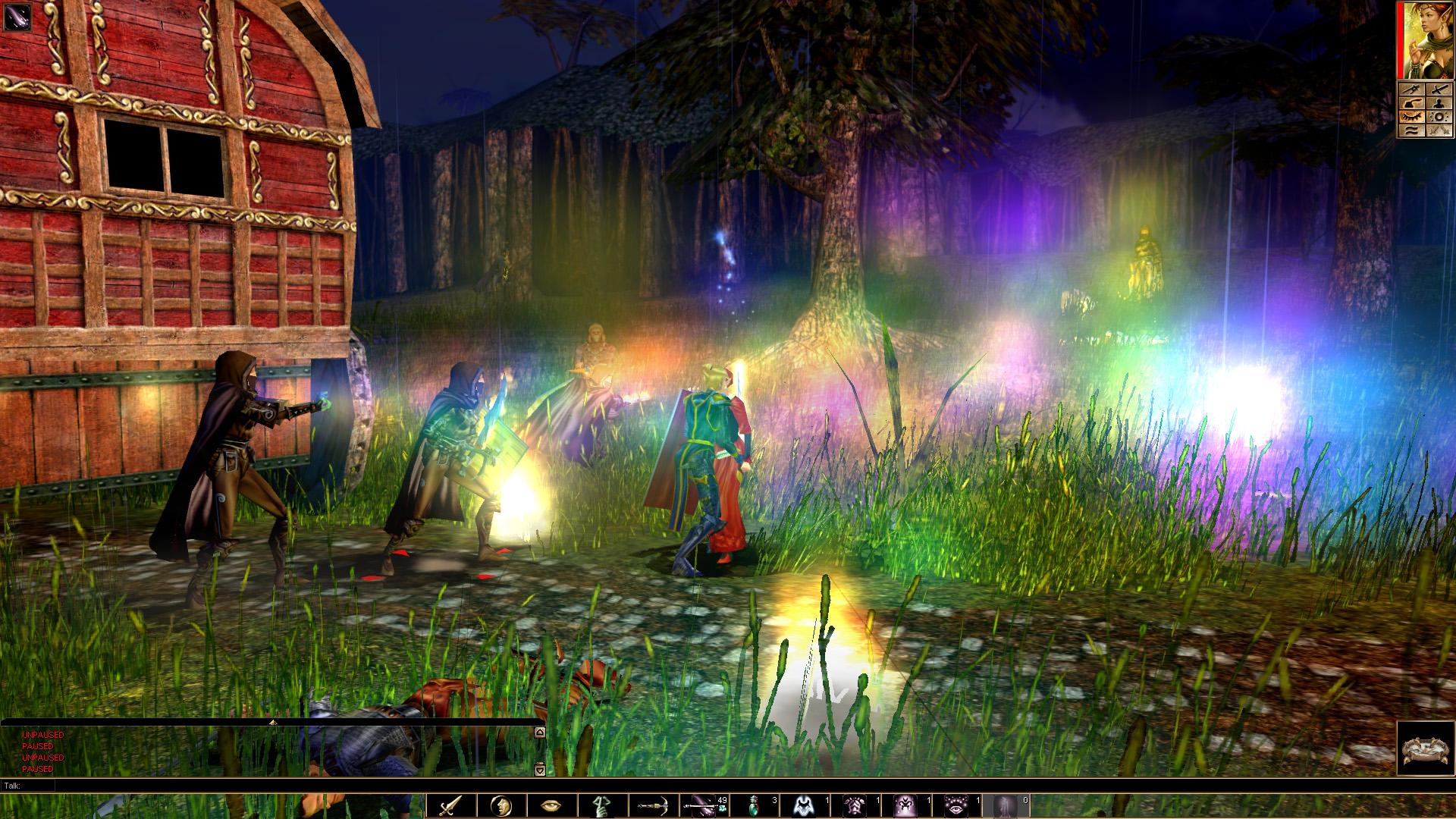Toggle PvP with the crossed swords button

[1439, 130]
